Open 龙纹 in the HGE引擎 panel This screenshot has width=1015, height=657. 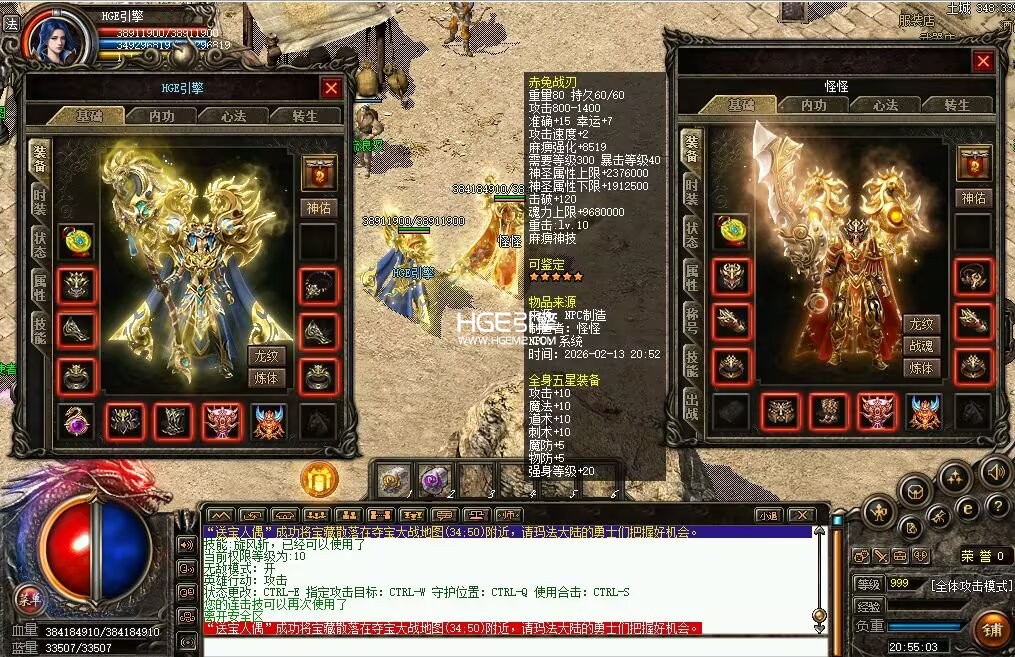(267, 357)
